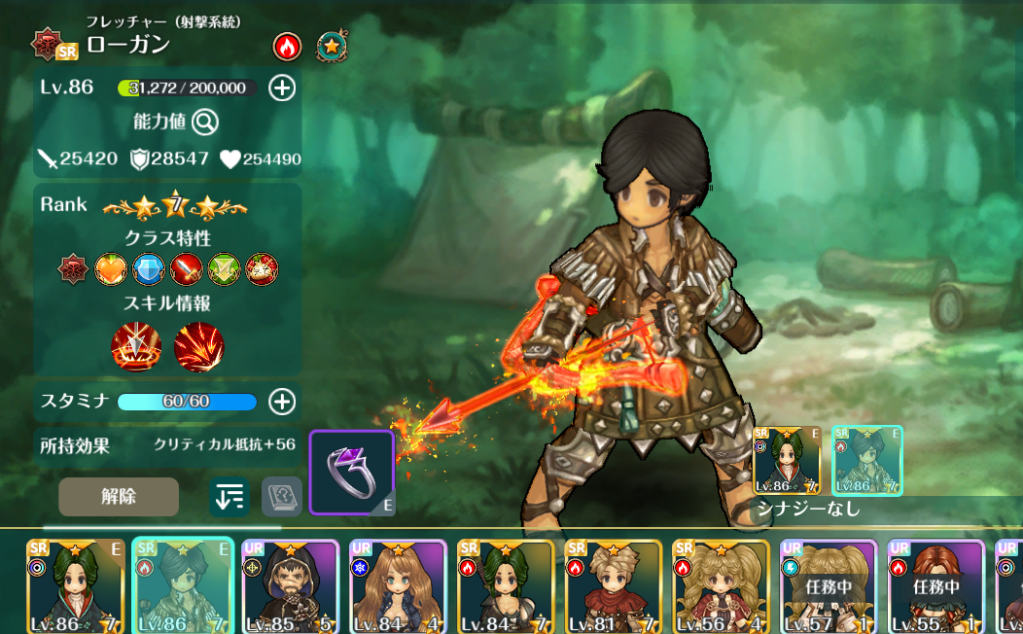
Task: Click the 解除 button
Action: pos(118,496)
